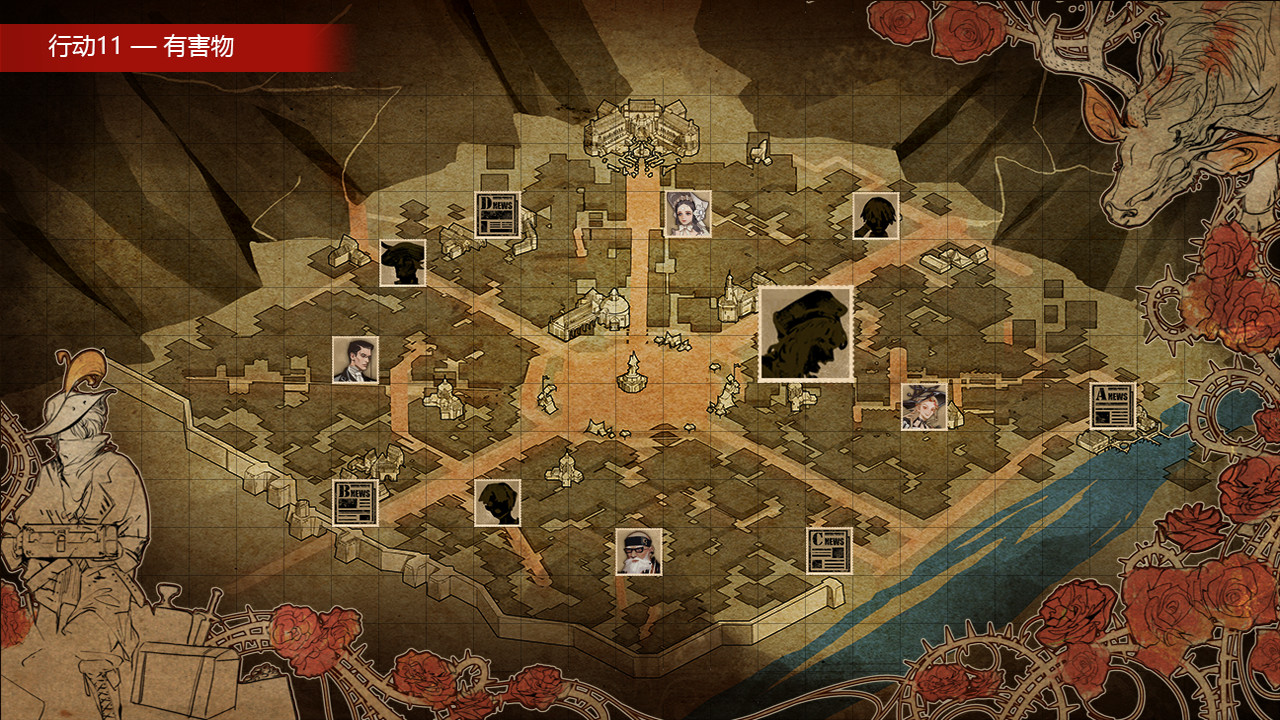Open the large hooded silhouette stamp
The image size is (1280, 720).
click(806, 334)
